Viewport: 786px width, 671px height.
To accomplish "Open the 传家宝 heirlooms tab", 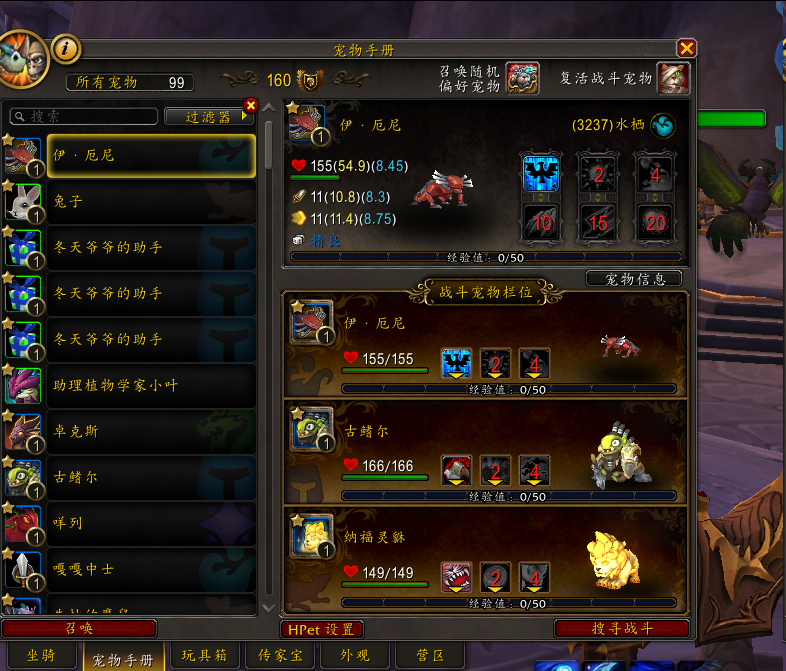I will coord(281,656).
